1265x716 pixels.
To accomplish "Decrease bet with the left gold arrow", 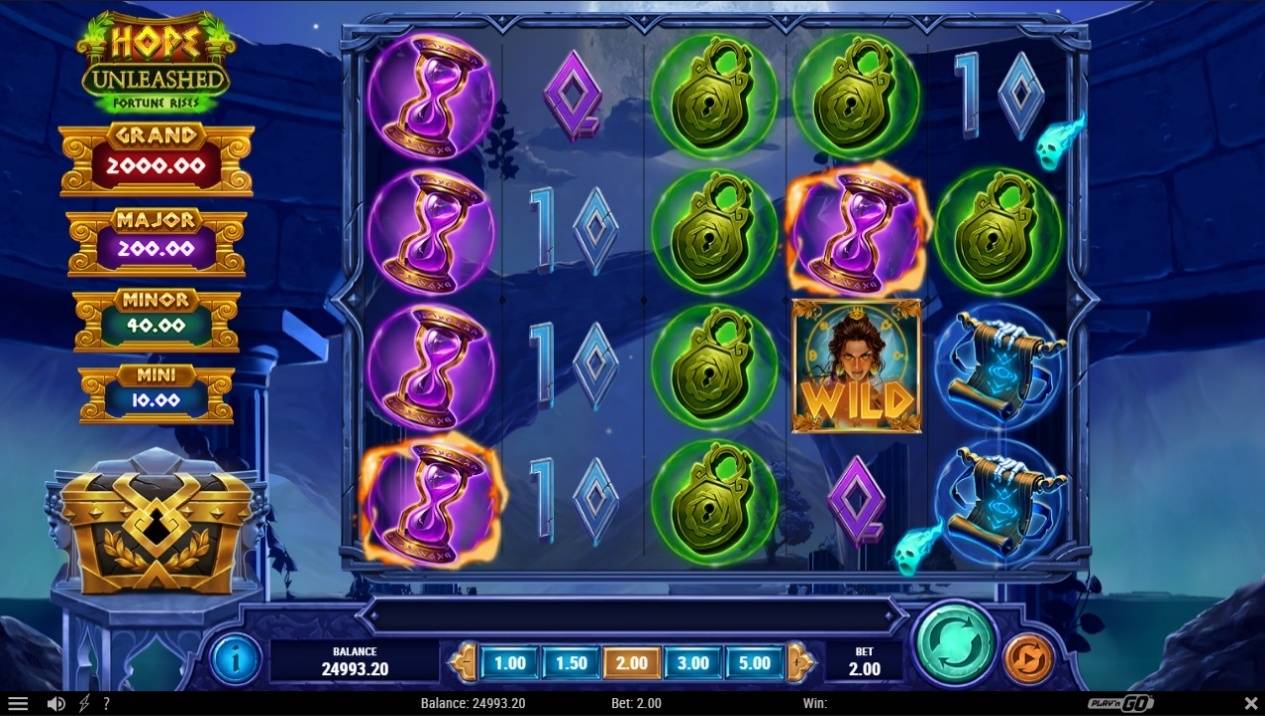I will pyautogui.click(x=464, y=662).
